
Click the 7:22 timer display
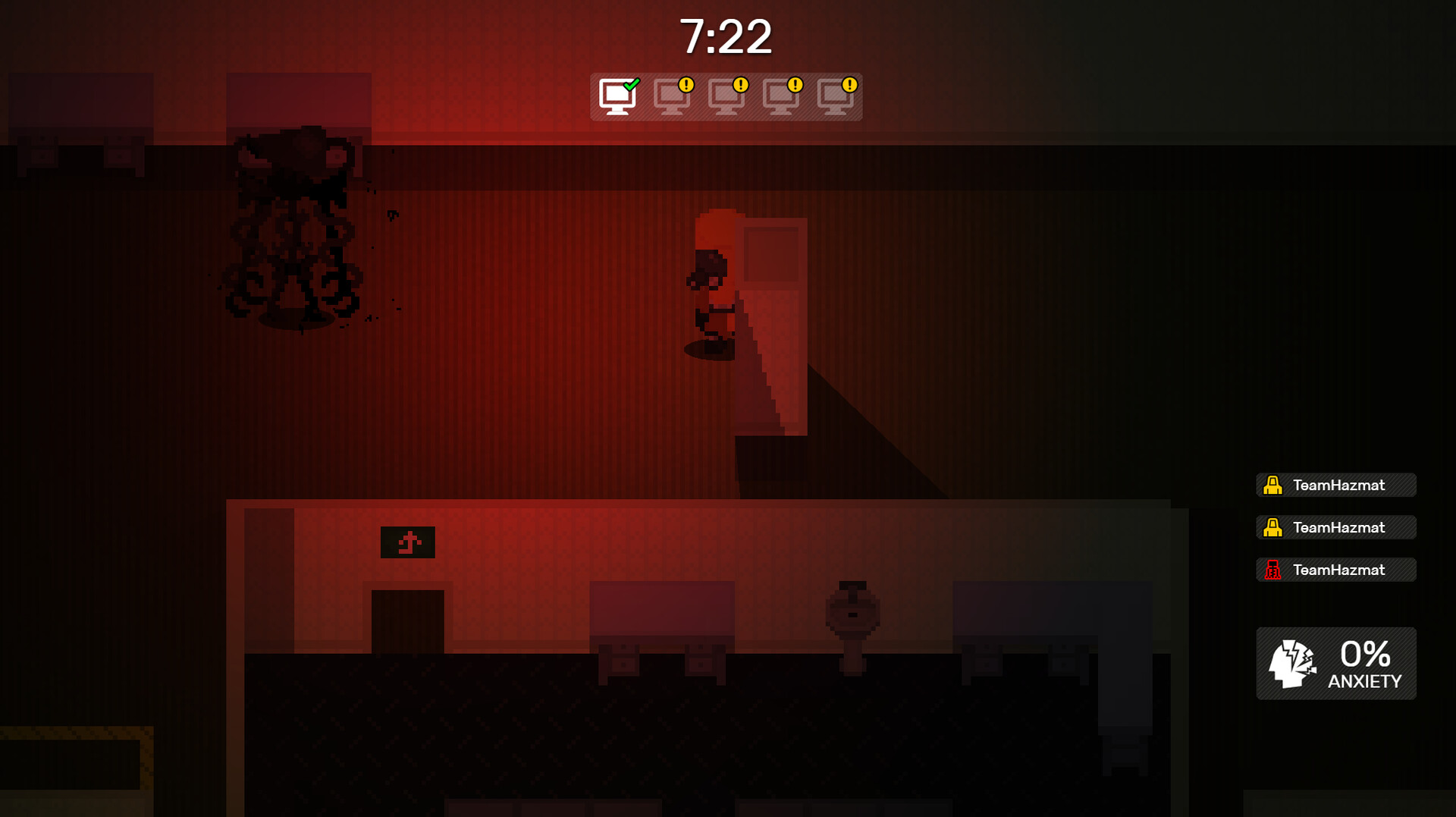pyautogui.click(x=727, y=36)
